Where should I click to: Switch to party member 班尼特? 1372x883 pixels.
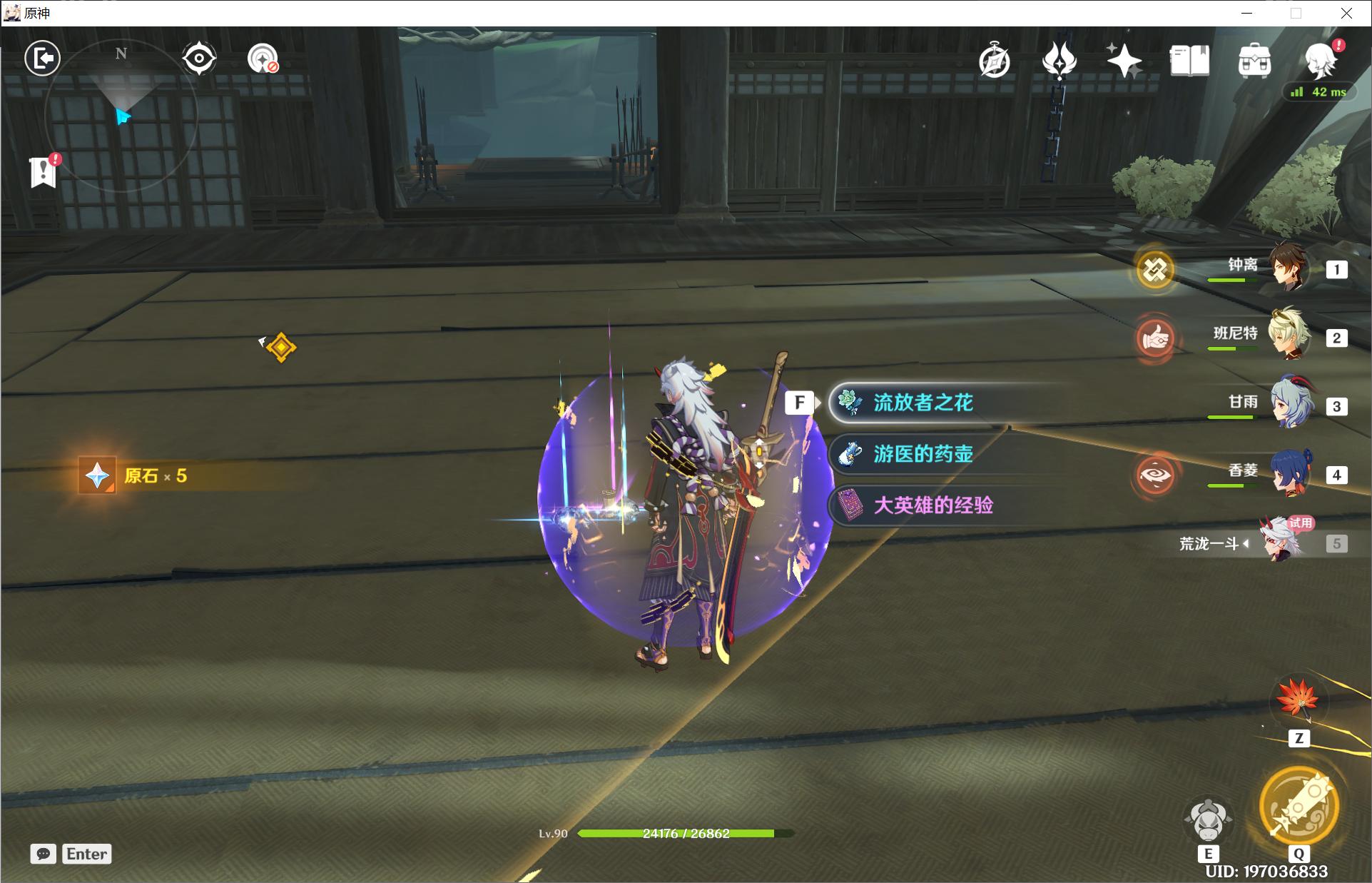click(x=1286, y=336)
